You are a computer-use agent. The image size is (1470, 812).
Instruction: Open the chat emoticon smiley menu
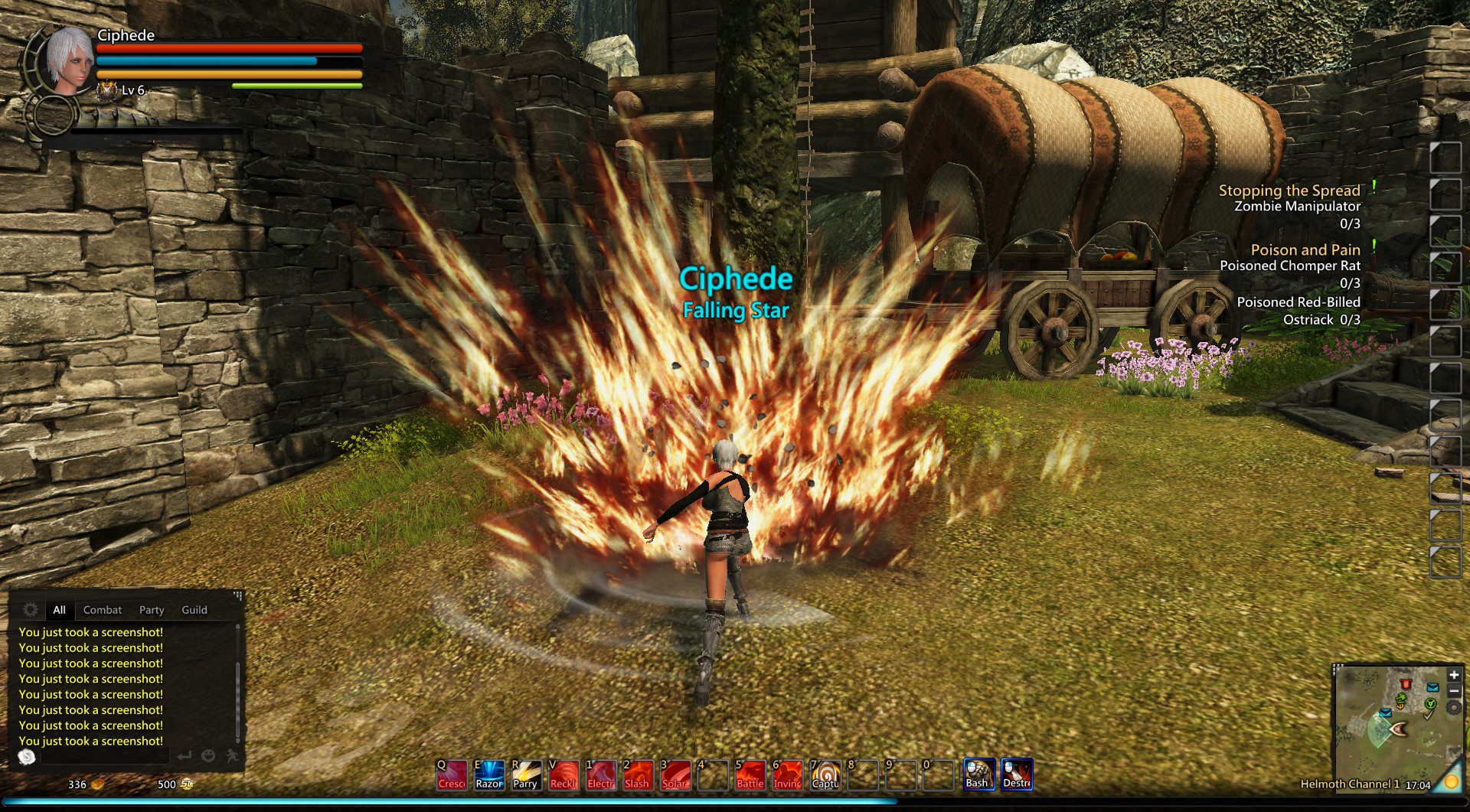[207, 756]
